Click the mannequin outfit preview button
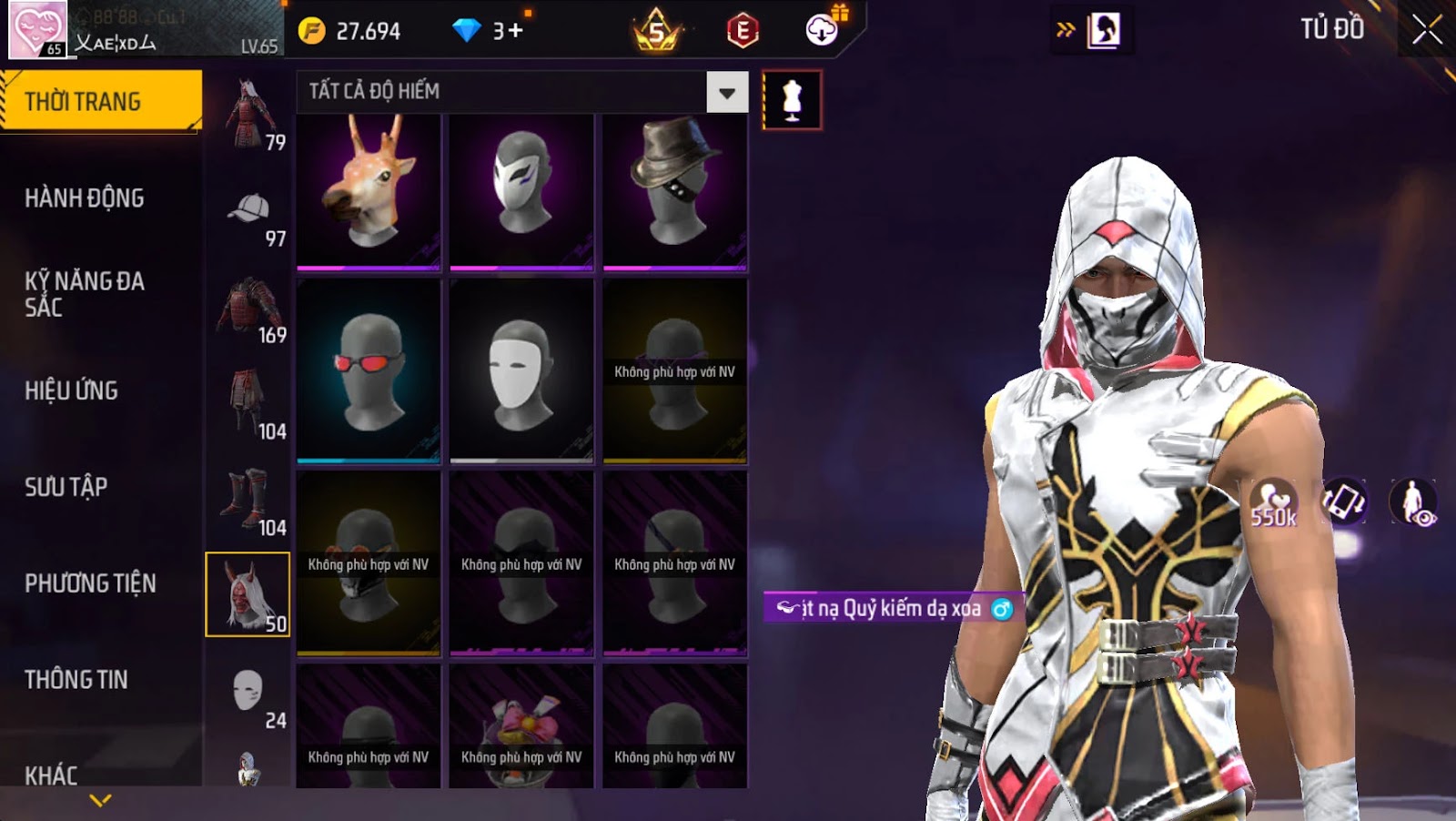Image resolution: width=1456 pixels, height=821 pixels. coord(792,100)
